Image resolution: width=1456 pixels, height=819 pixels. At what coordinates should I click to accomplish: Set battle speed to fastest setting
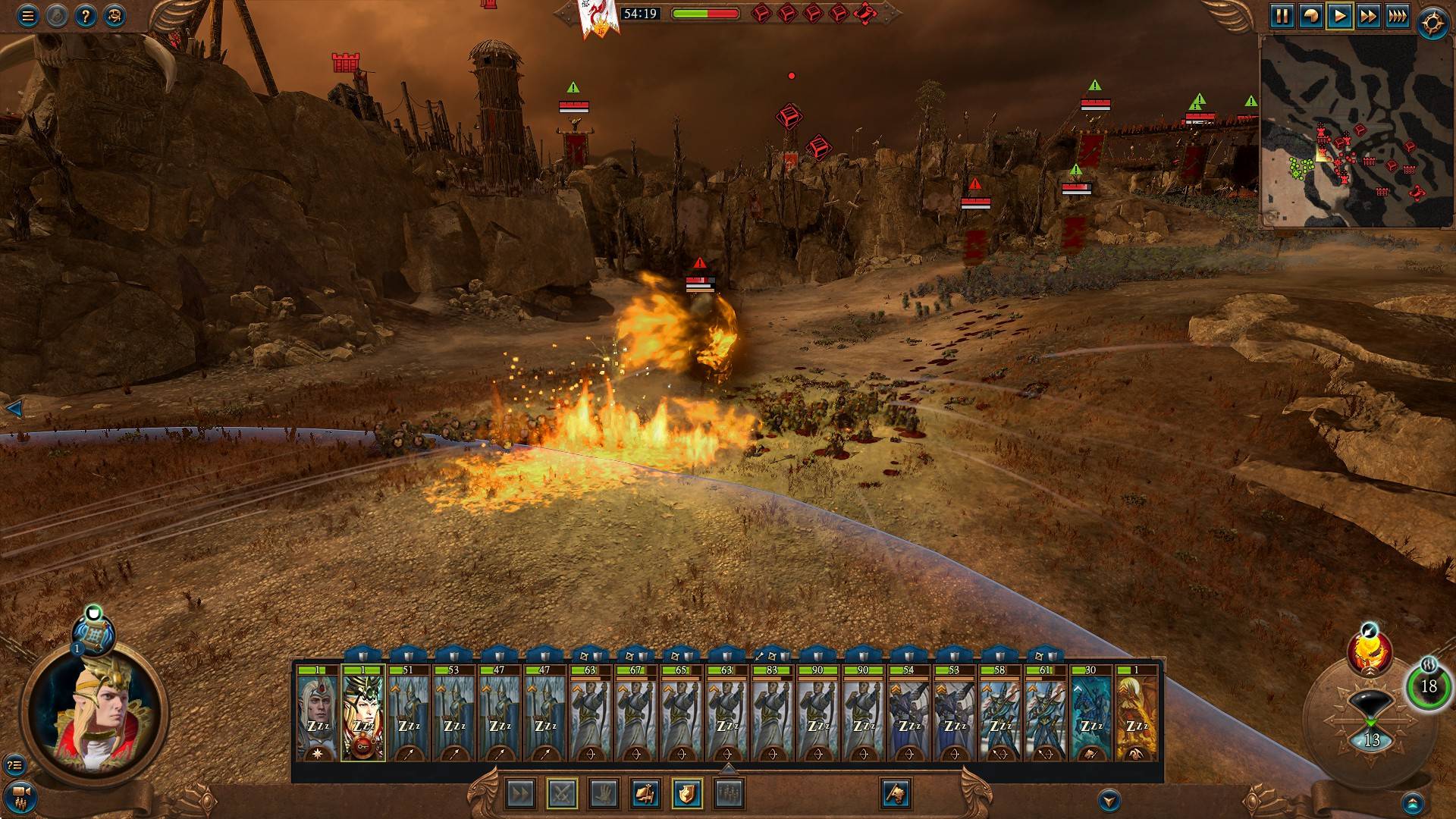tap(1397, 16)
